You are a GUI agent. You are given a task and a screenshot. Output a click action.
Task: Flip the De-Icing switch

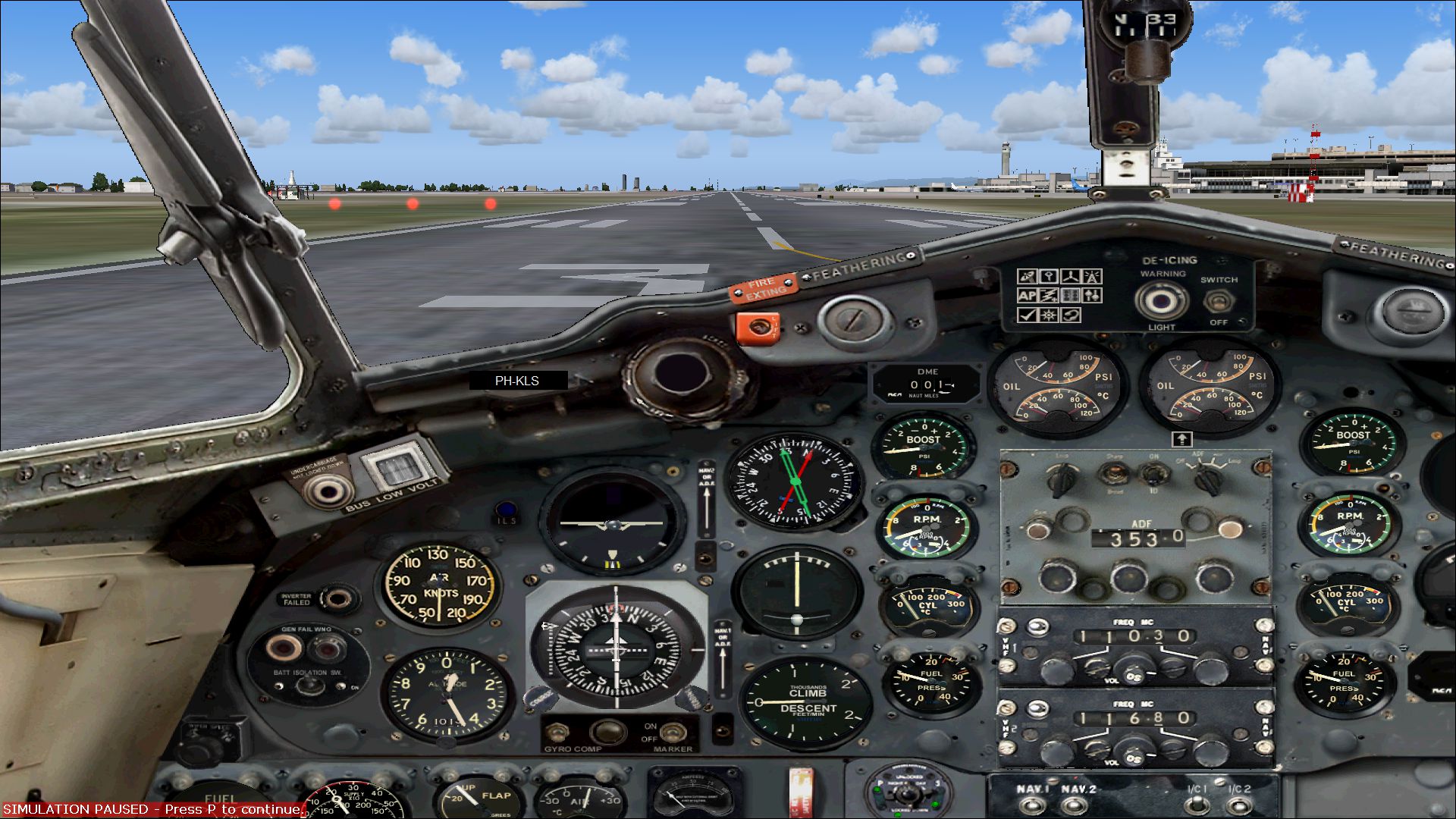(x=1218, y=301)
